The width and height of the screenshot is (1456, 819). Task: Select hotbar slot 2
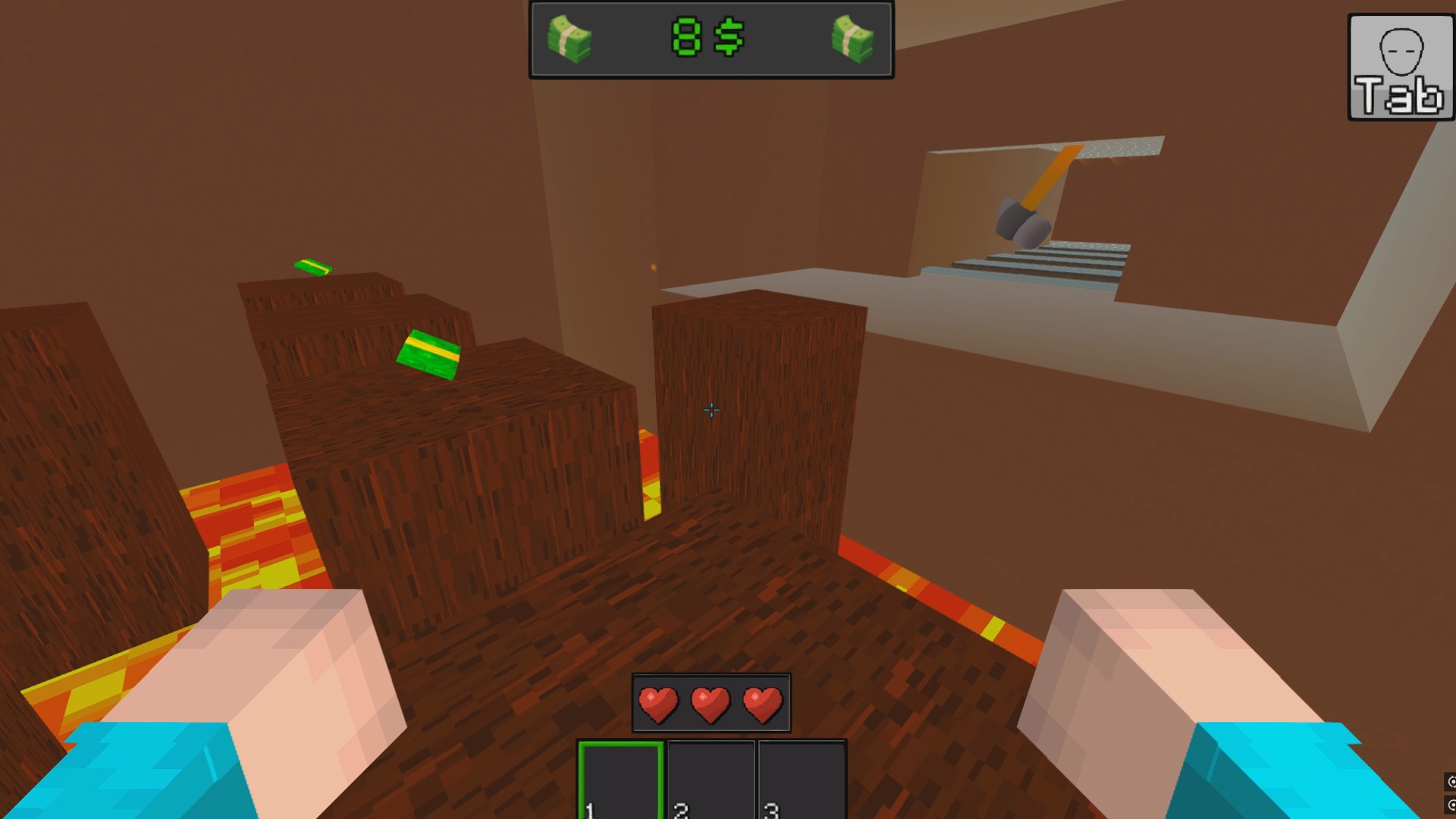point(712,781)
